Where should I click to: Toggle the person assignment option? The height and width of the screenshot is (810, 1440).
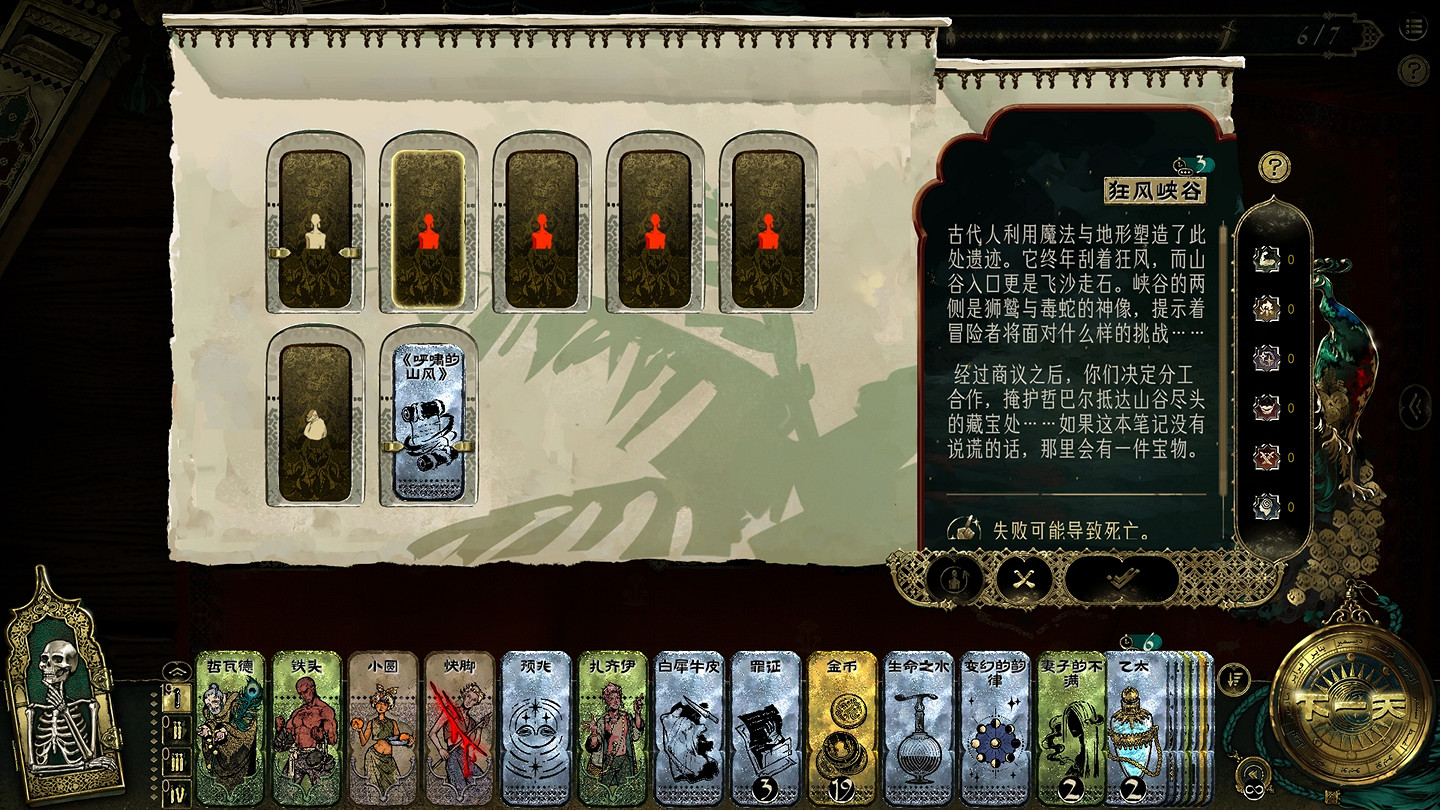tap(953, 578)
